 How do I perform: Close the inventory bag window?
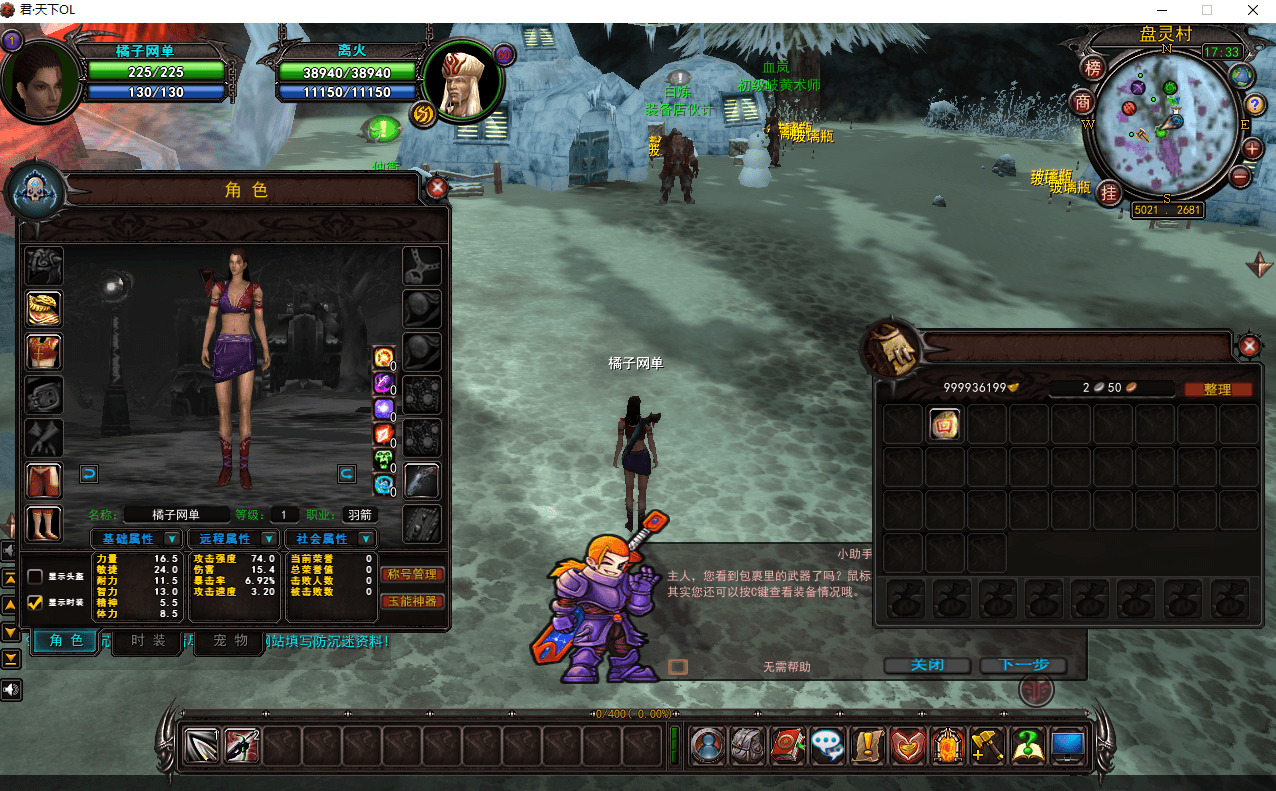click(1249, 346)
